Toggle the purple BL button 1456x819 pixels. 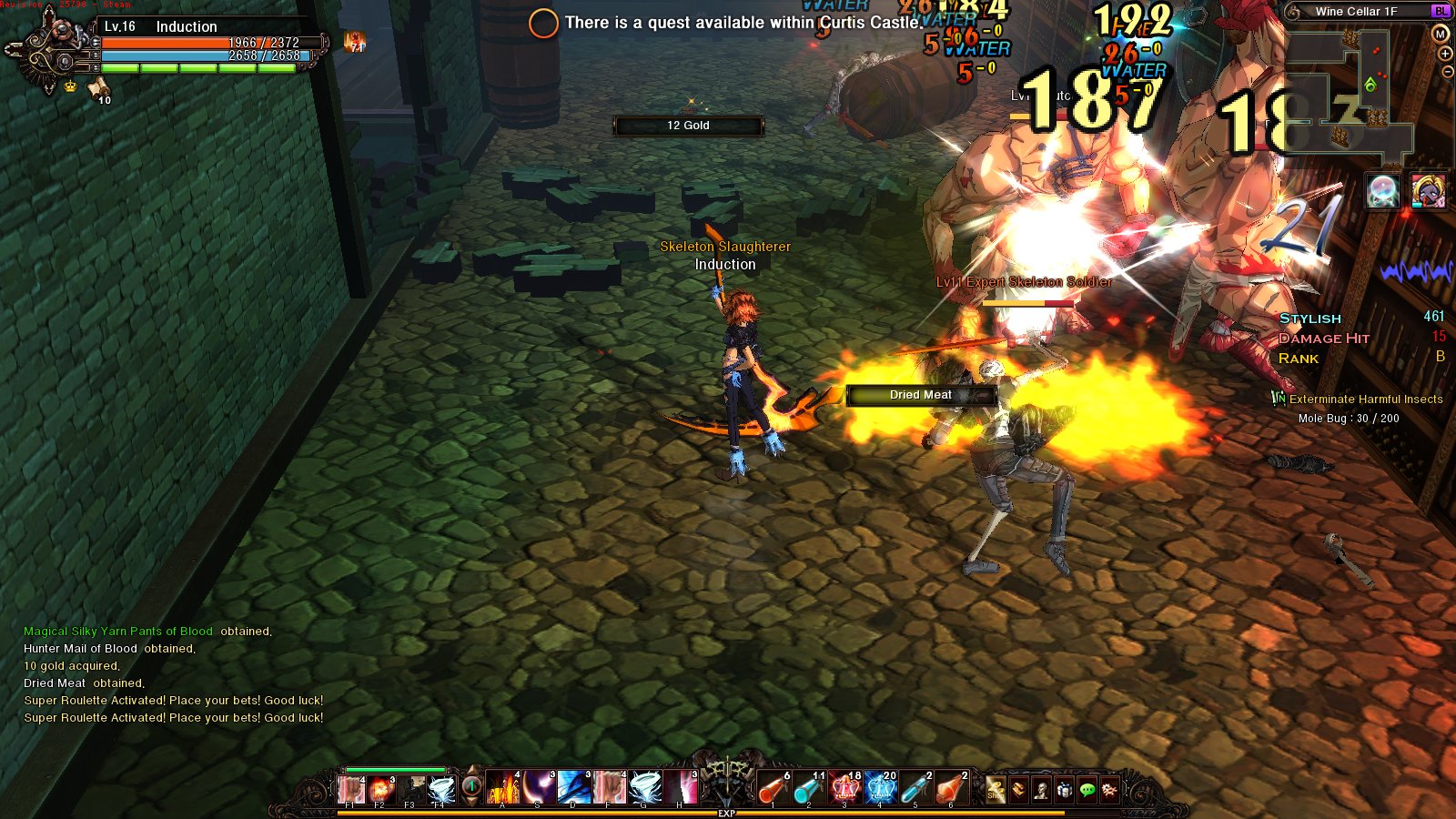(1440, 11)
